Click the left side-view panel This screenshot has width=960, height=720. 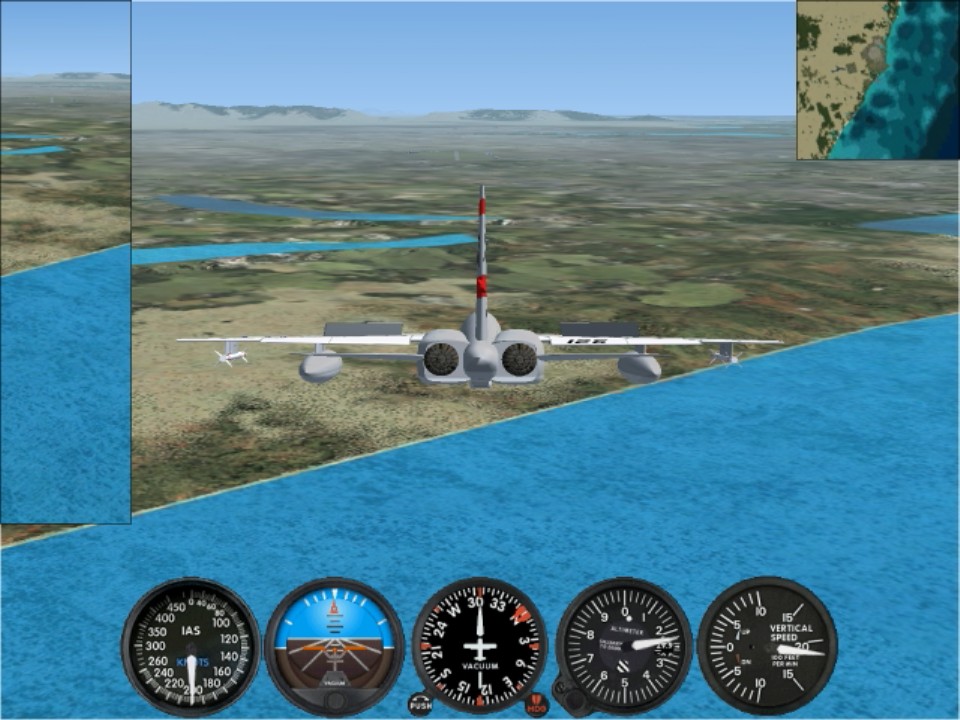65,262
